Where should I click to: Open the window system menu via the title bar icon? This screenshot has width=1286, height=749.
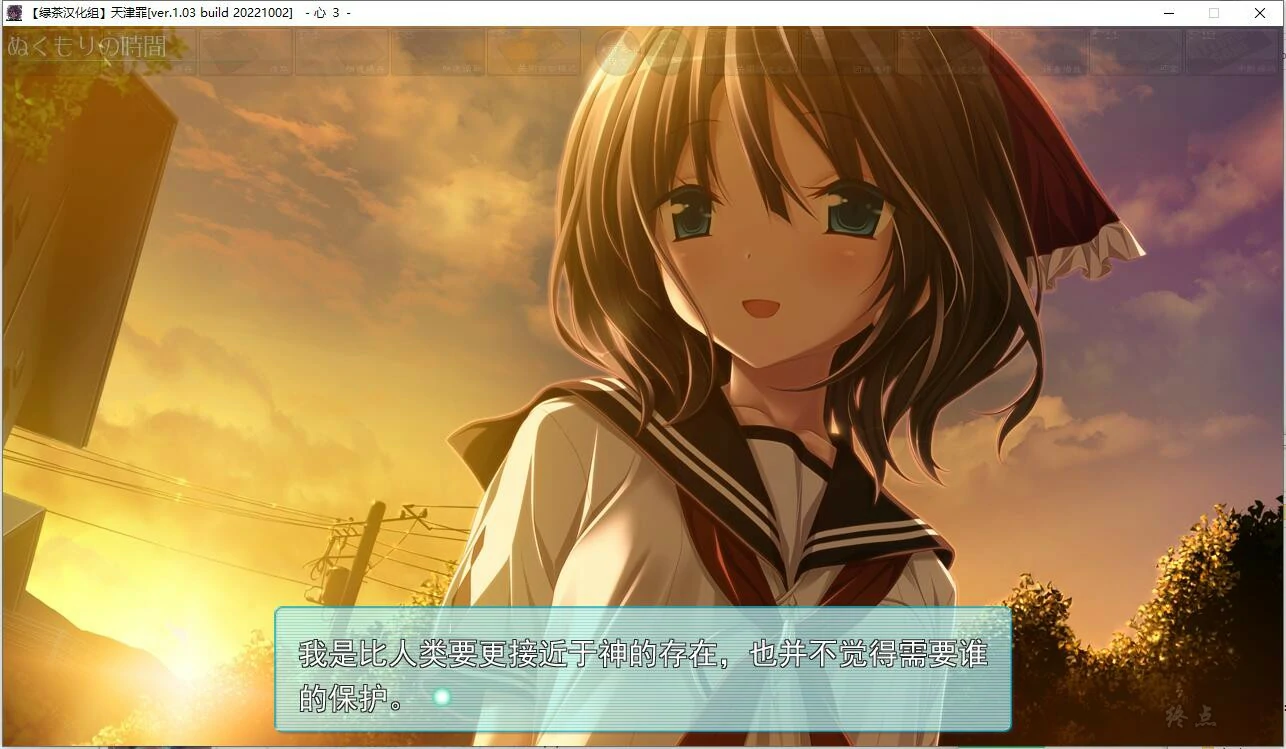click(12, 13)
